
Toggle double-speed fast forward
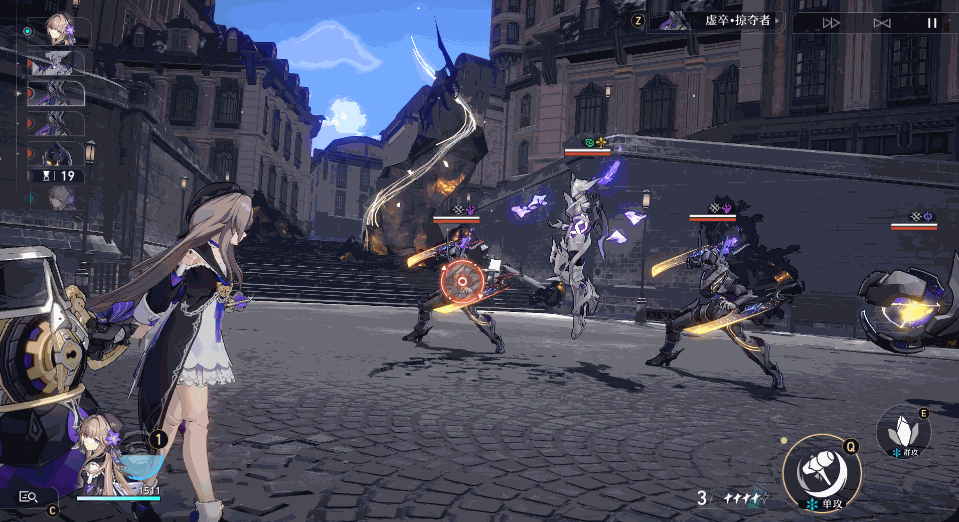click(x=831, y=22)
